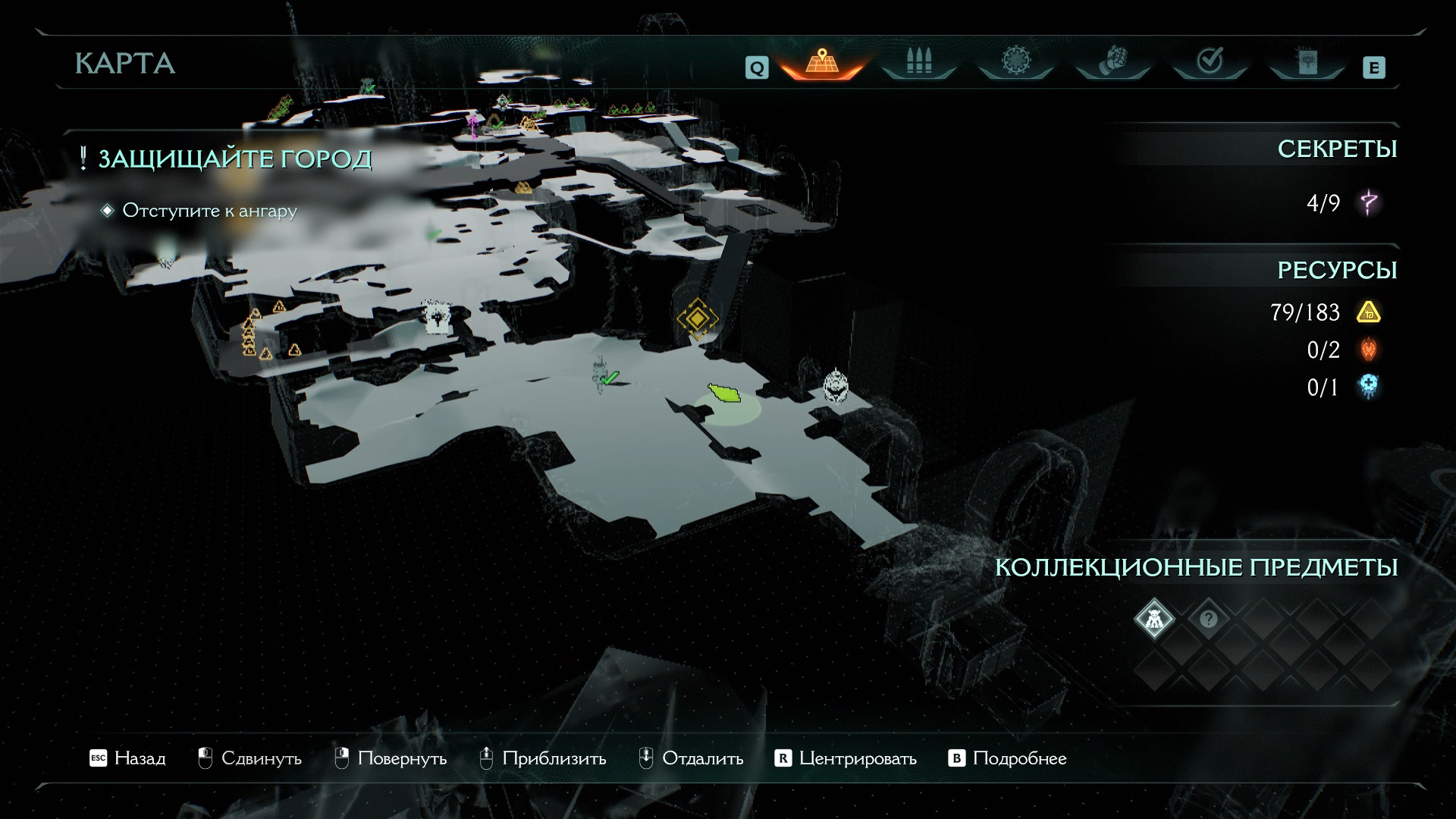Select the unknown question-mark collectible slot
1456x819 pixels.
pos(1208,619)
